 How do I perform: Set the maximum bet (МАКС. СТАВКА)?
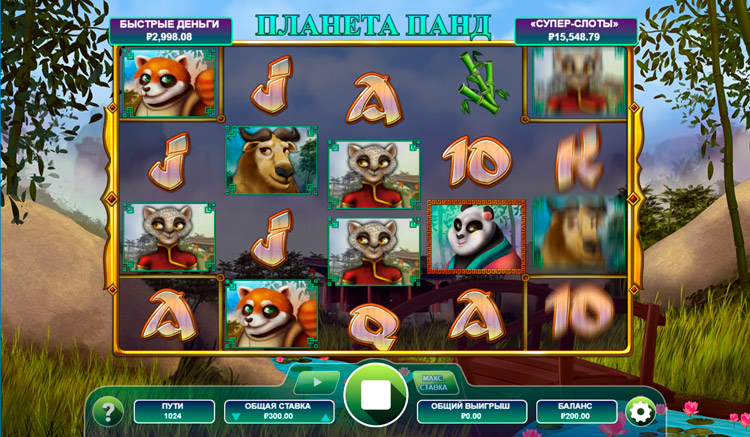(433, 381)
